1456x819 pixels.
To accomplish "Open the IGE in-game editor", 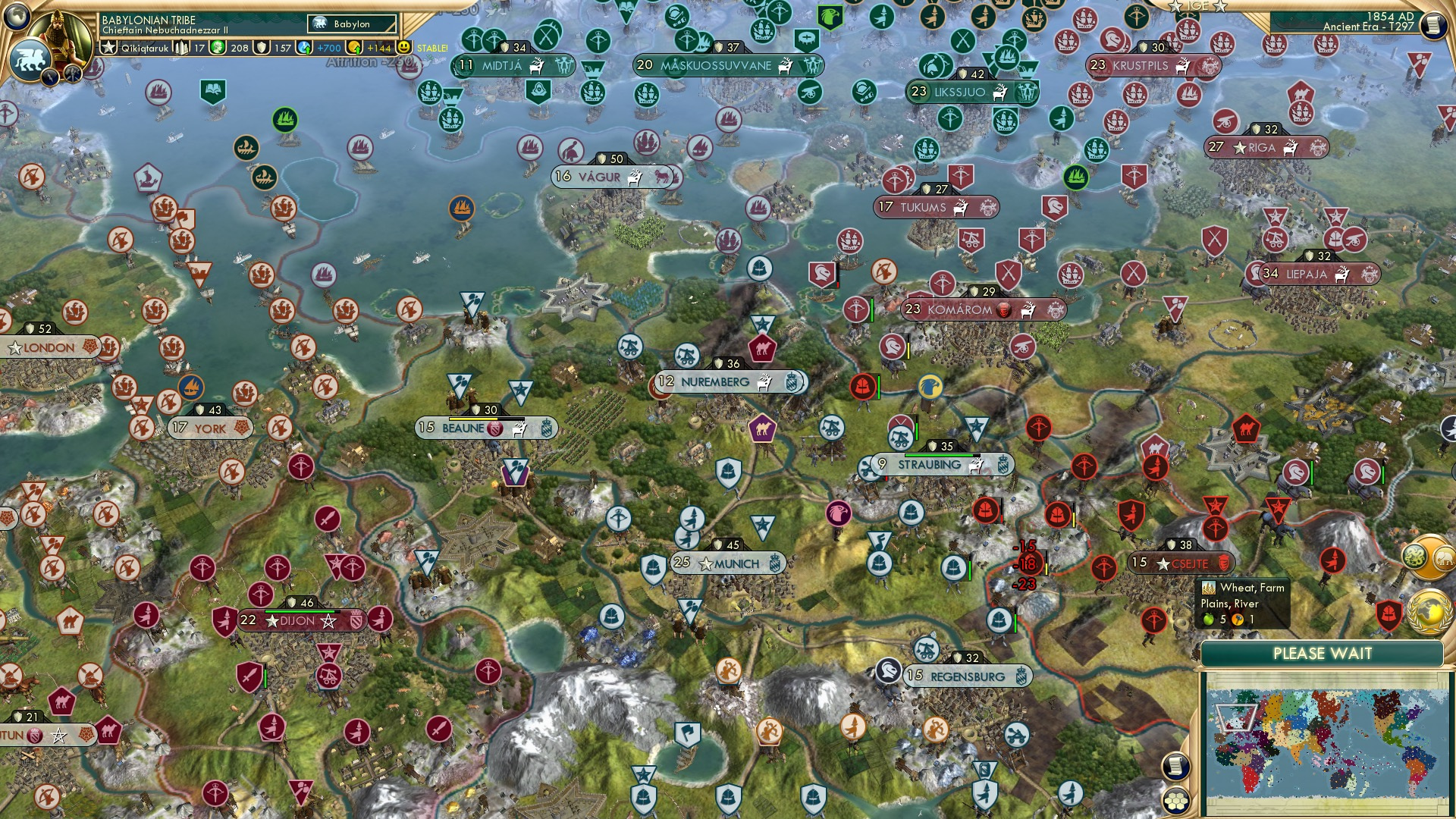I will pyautogui.click(x=1197, y=6).
